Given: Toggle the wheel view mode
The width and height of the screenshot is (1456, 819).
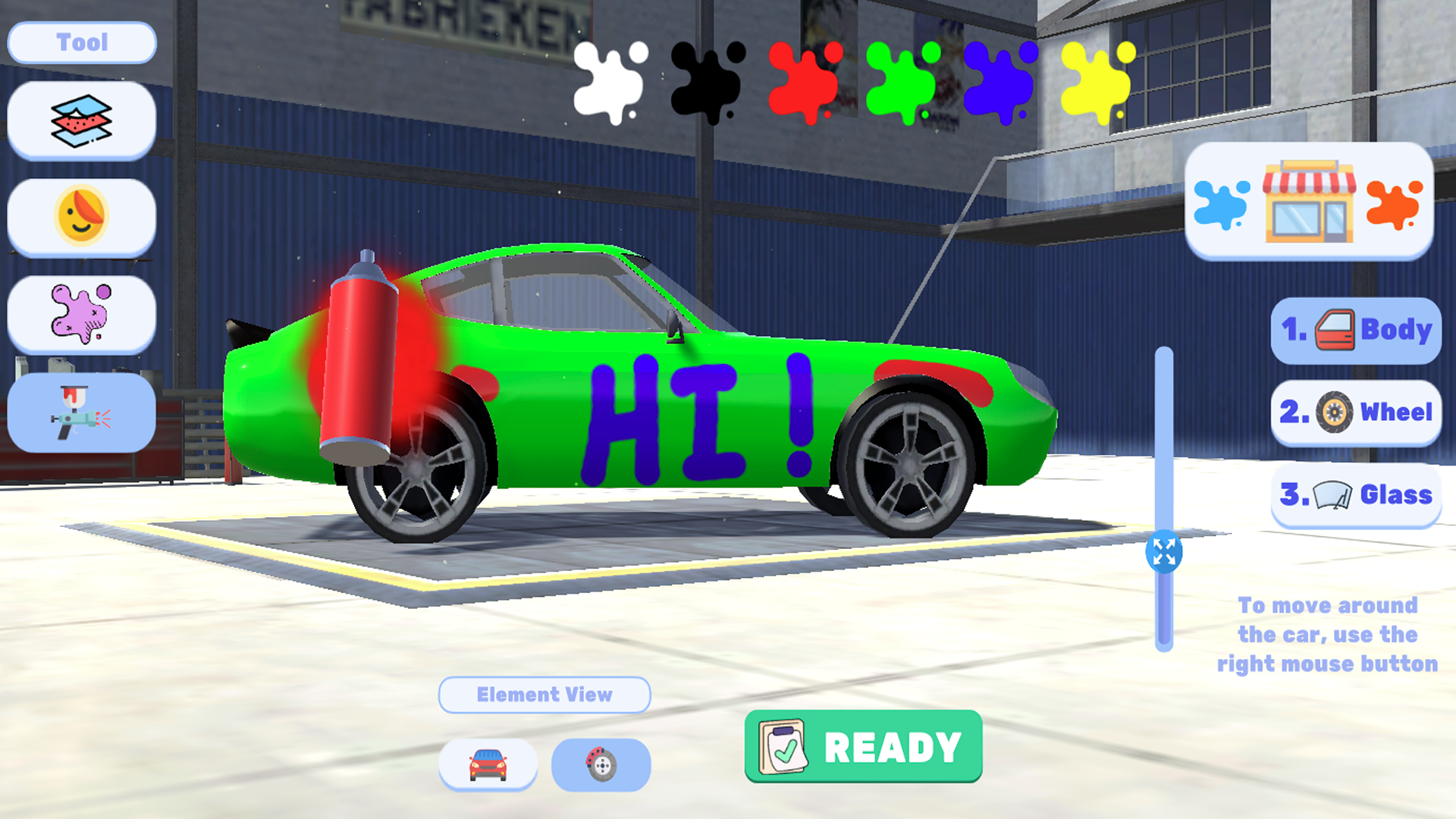Looking at the screenshot, I should pyautogui.click(x=600, y=764).
